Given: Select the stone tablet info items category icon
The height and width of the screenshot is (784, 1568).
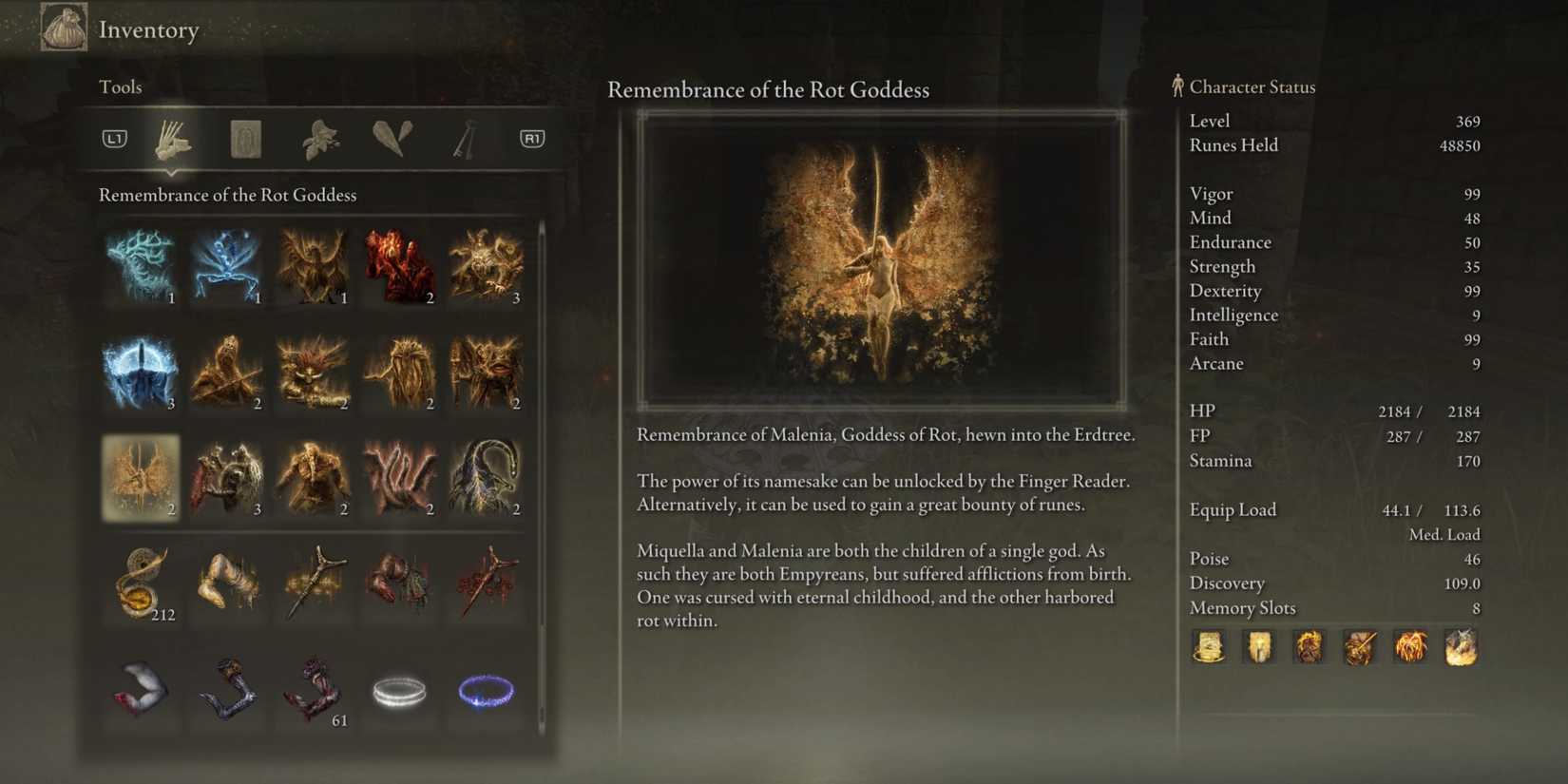Looking at the screenshot, I should [244, 138].
